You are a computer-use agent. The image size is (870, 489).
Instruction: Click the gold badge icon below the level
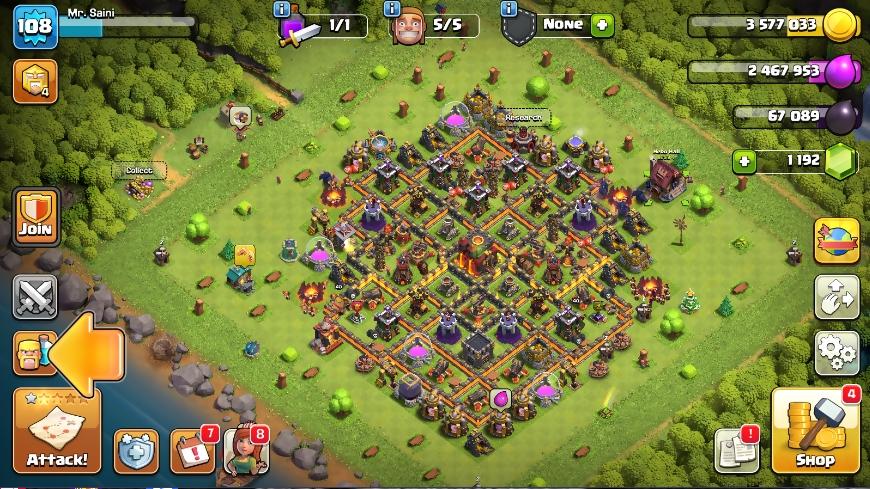coord(34,82)
